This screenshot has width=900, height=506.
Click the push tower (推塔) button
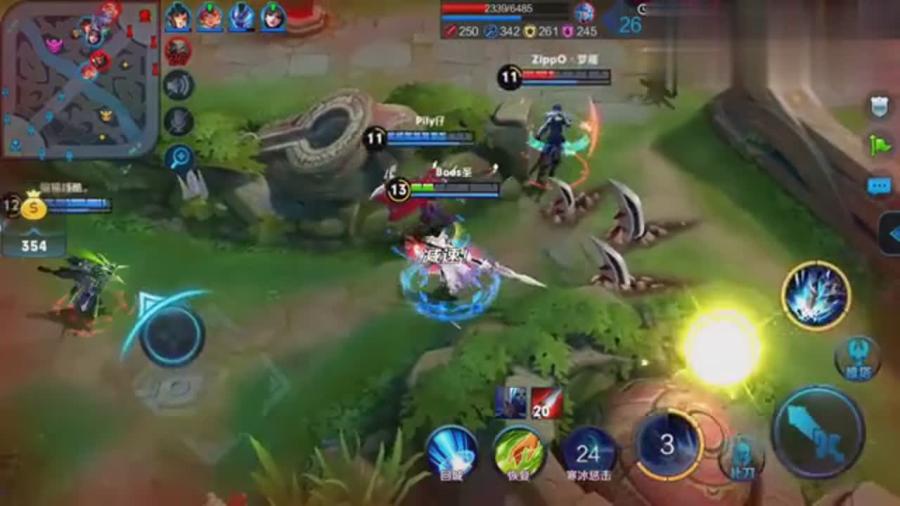coord(857,357)
